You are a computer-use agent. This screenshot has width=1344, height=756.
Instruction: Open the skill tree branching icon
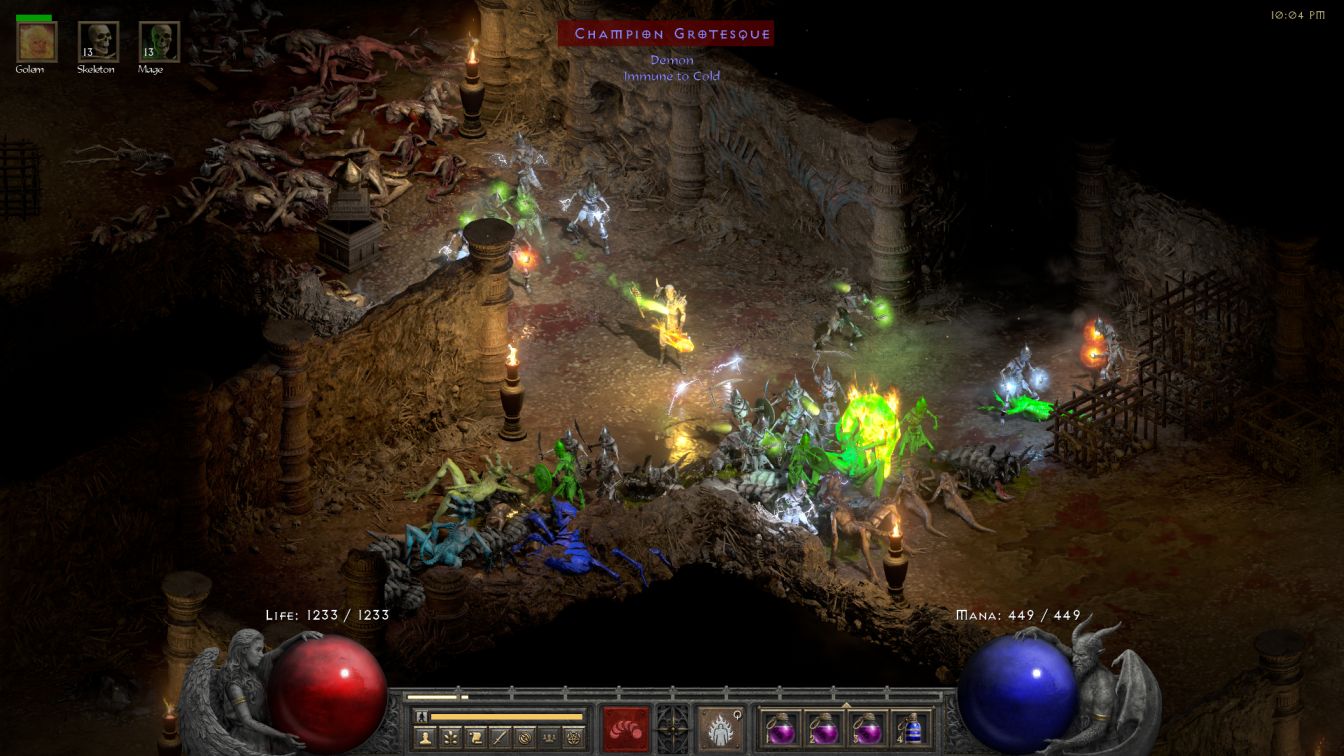coord(449,738)
